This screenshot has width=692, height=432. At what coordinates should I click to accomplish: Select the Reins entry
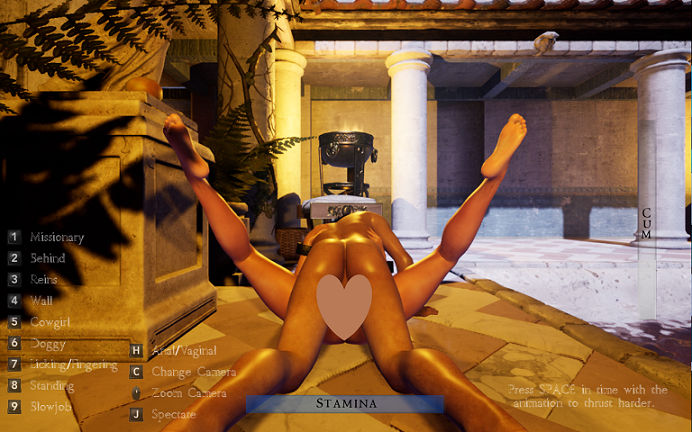pos(44,280)
